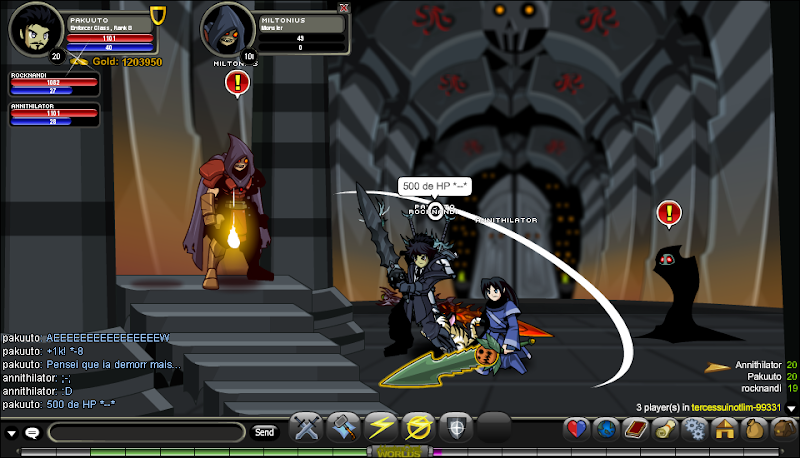Trigger the circled lightning skill

[418, 428]
